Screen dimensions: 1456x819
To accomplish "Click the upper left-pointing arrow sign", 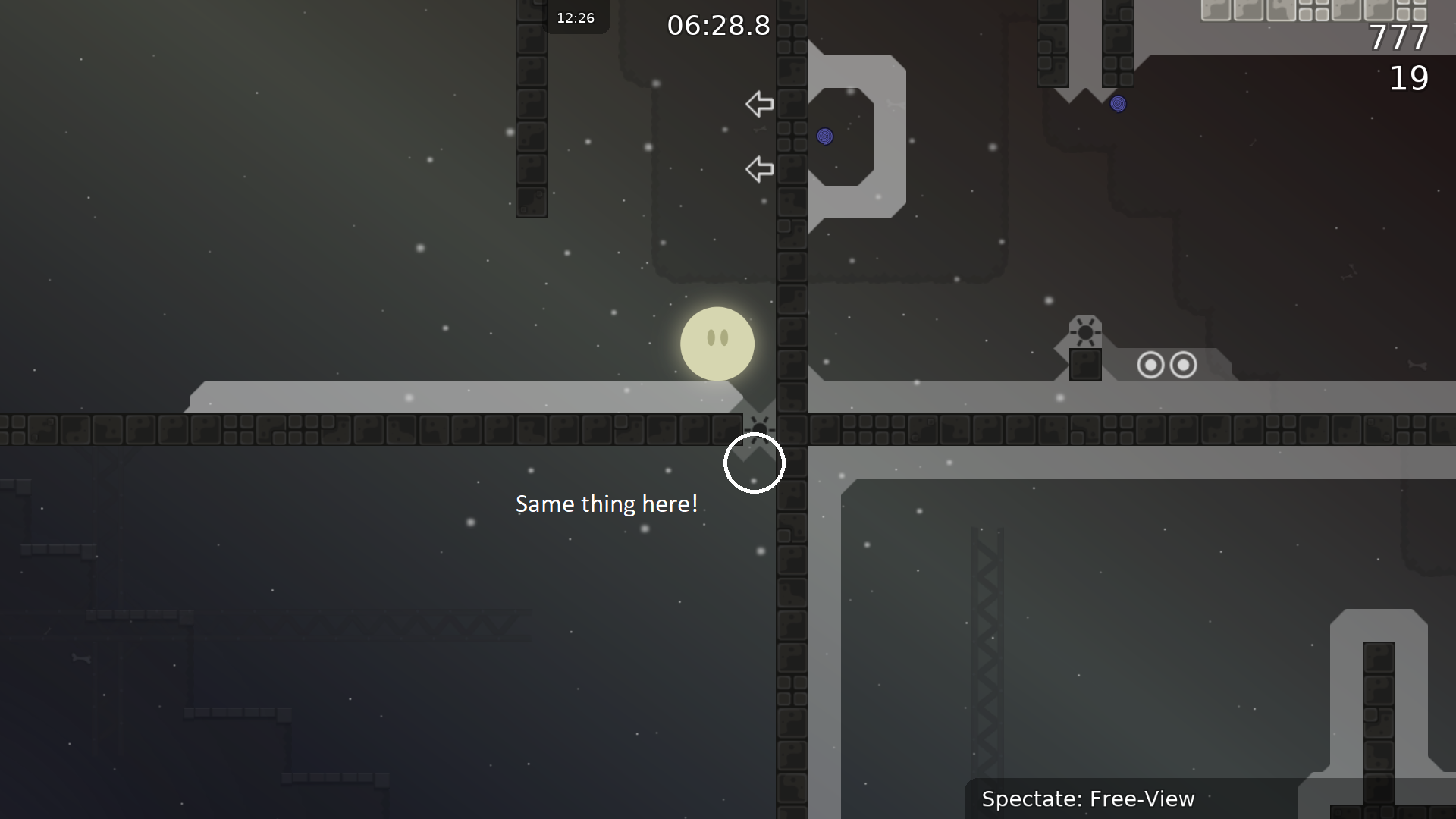I will tap(759, 104).
